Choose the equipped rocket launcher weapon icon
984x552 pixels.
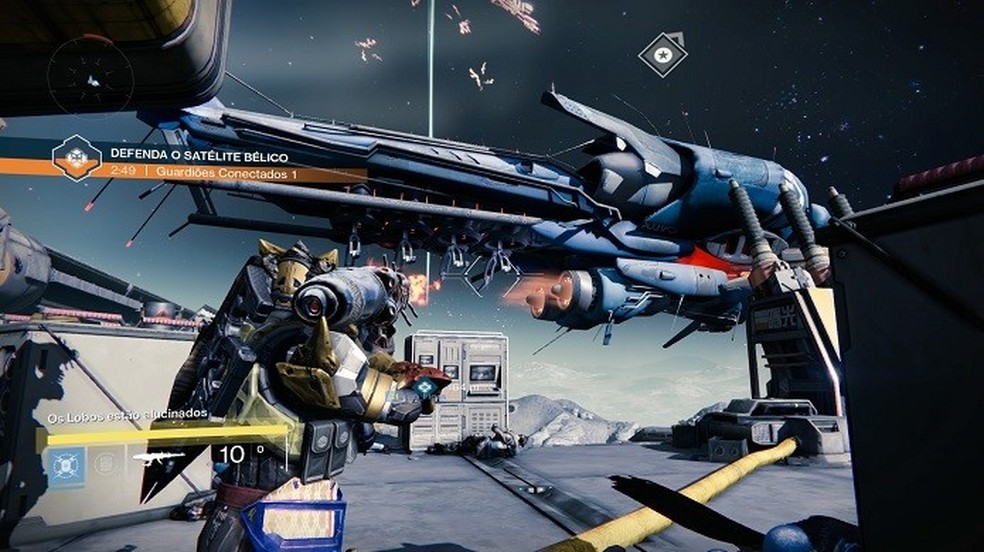159,457
